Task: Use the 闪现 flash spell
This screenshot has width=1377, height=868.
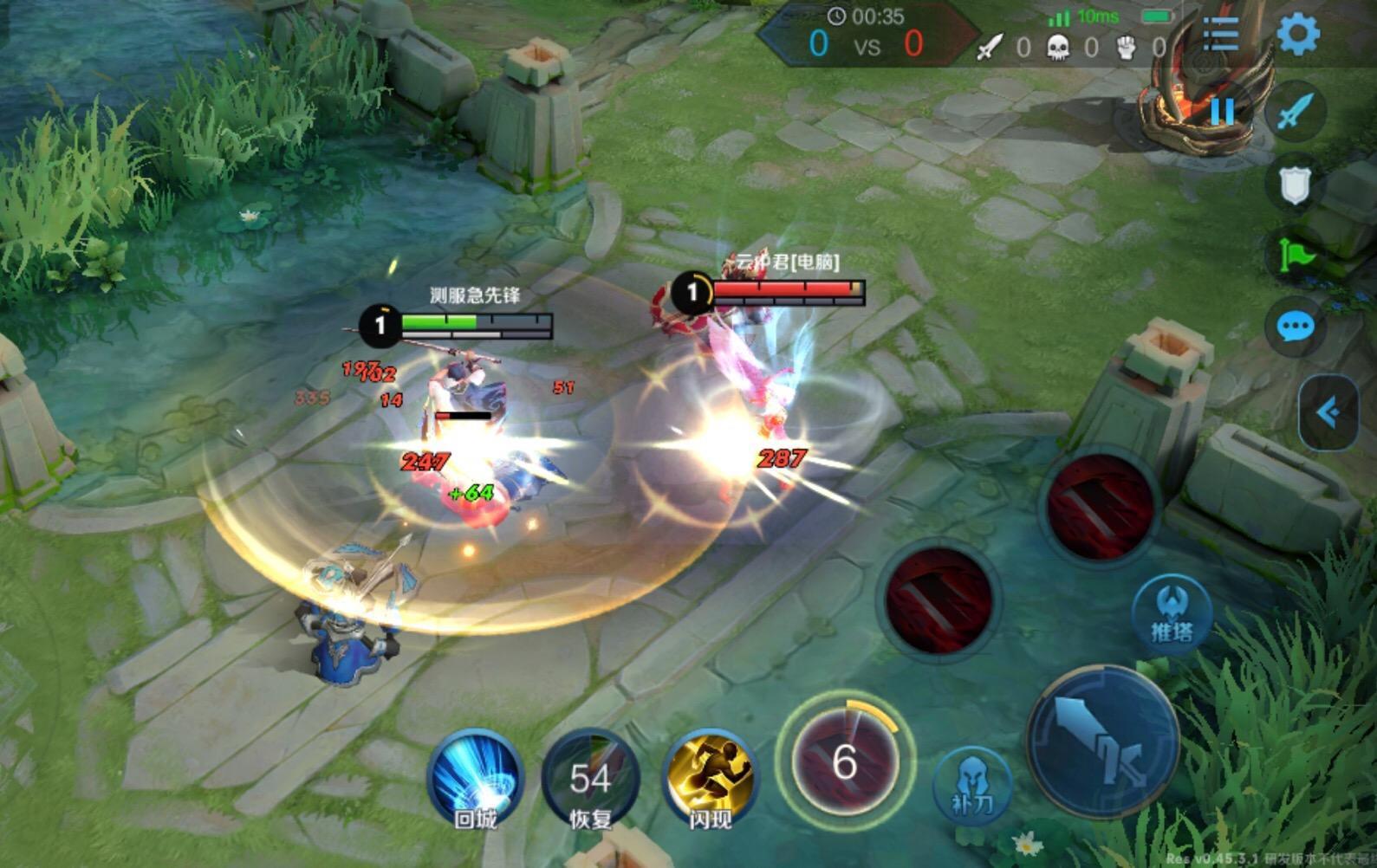Action: [710, 778]
